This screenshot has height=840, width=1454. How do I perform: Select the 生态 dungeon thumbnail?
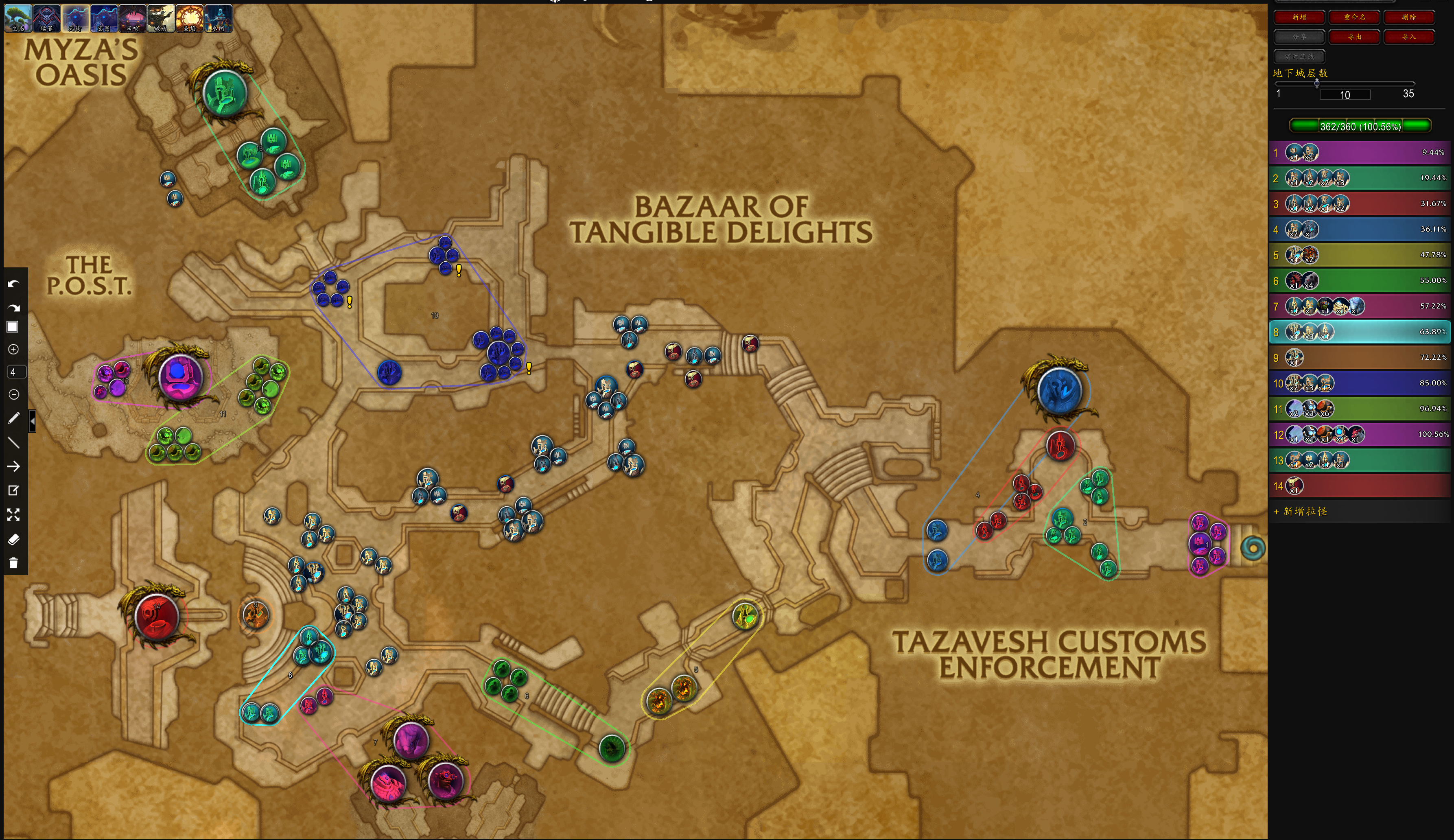click(18, 18)
